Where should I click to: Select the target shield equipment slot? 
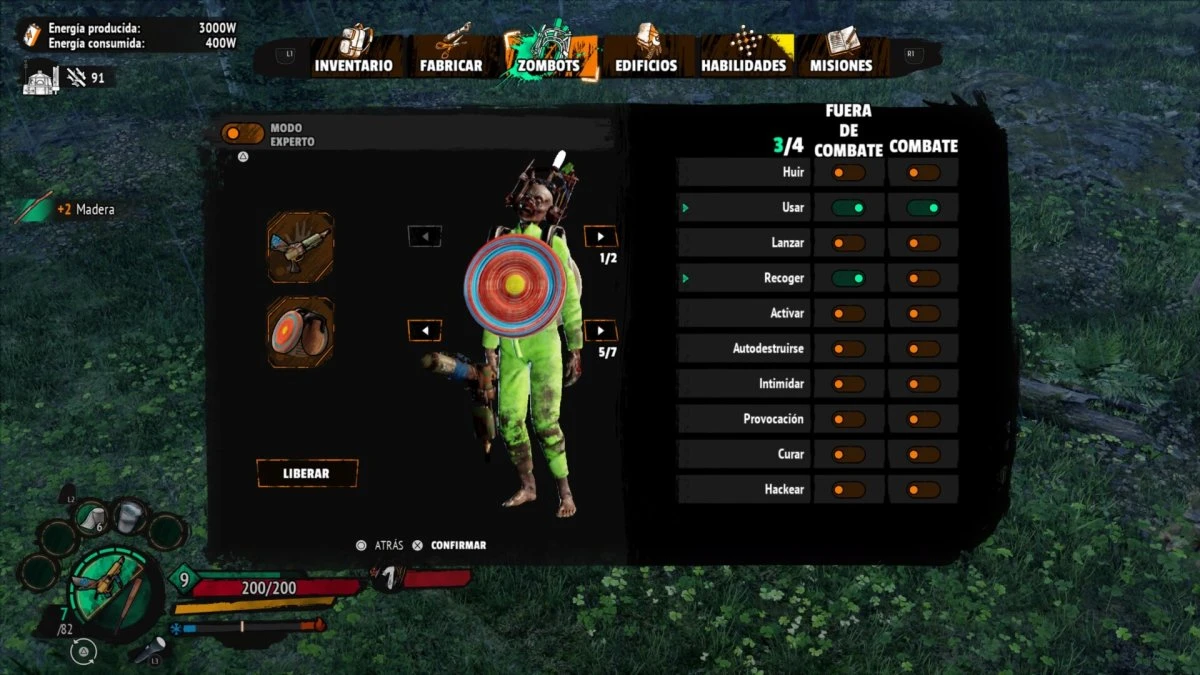point(300,331)
